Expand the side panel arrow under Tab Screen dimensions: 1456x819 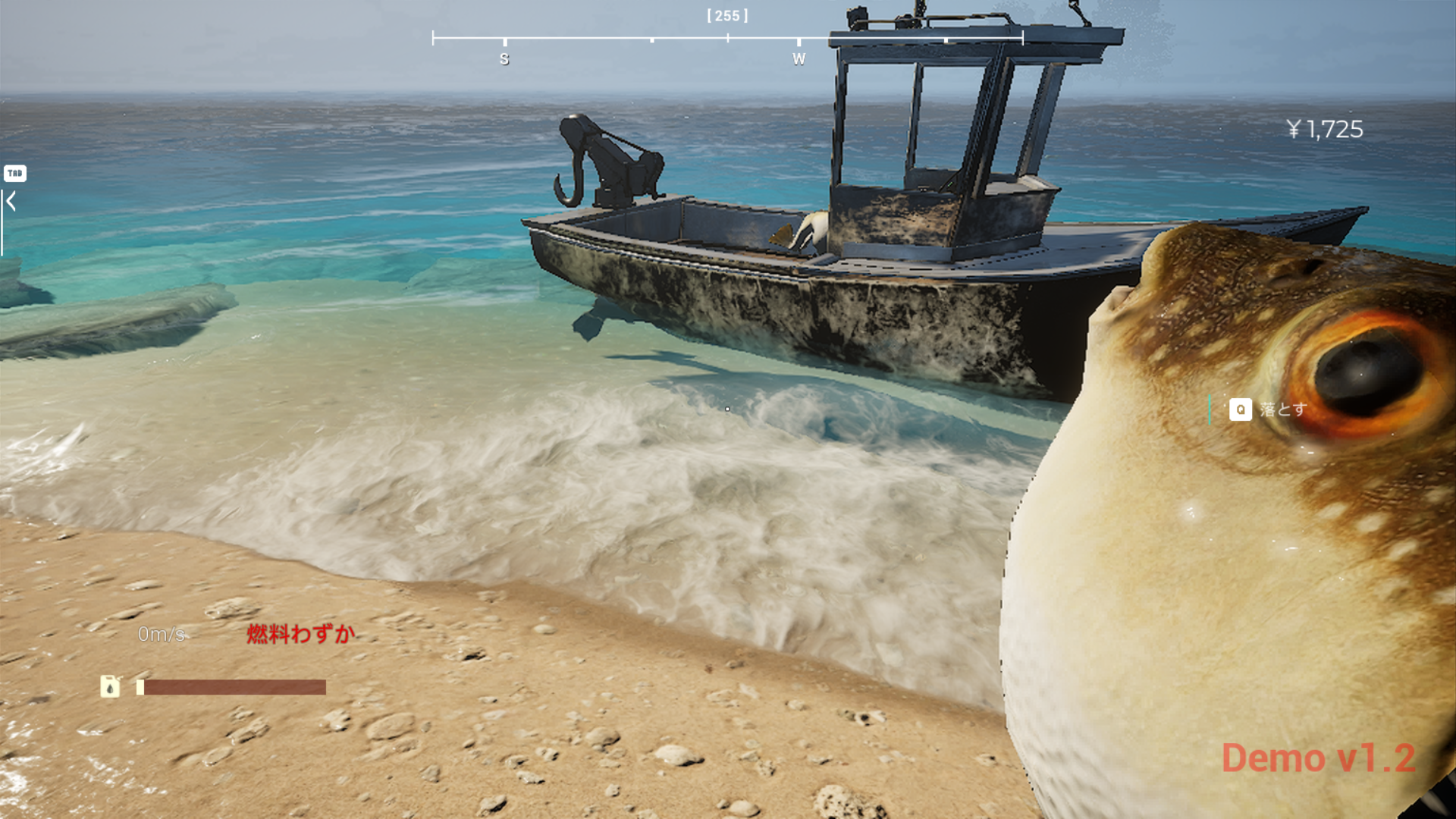point(11,202)
